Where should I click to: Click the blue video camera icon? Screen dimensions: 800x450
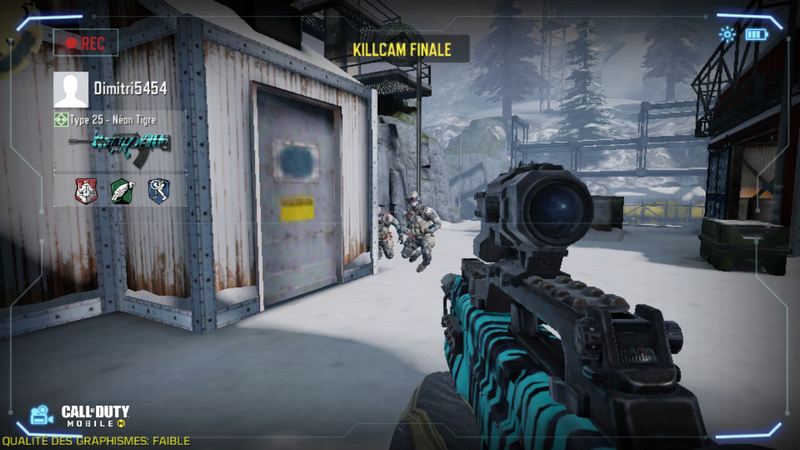pos(41,414)
